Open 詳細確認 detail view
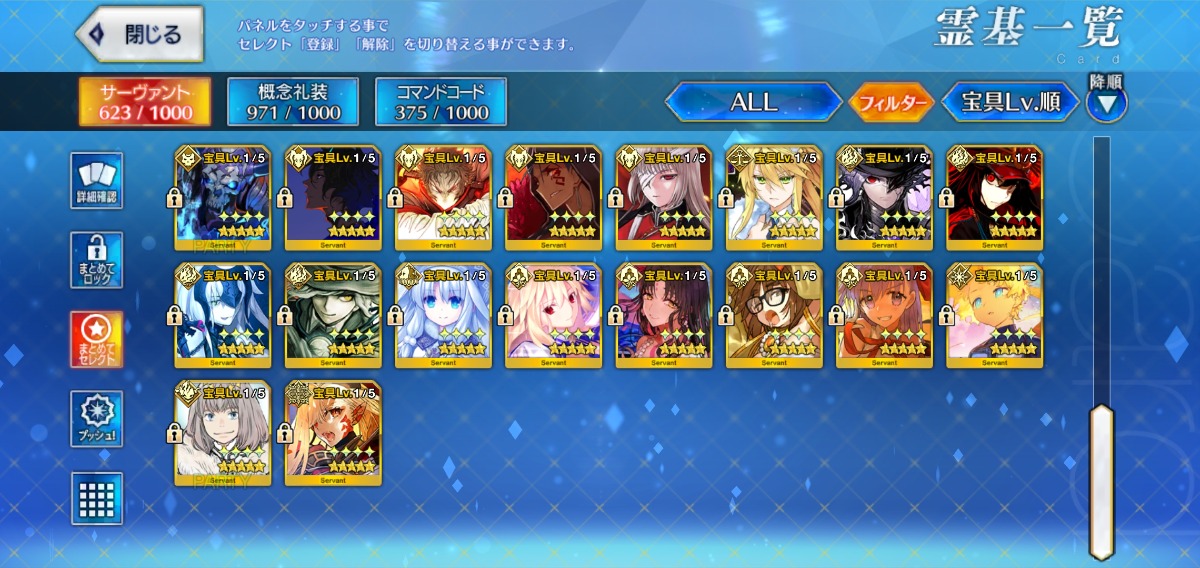The width and height of the screenshot is (1200, 568). (x=97, y=181)
